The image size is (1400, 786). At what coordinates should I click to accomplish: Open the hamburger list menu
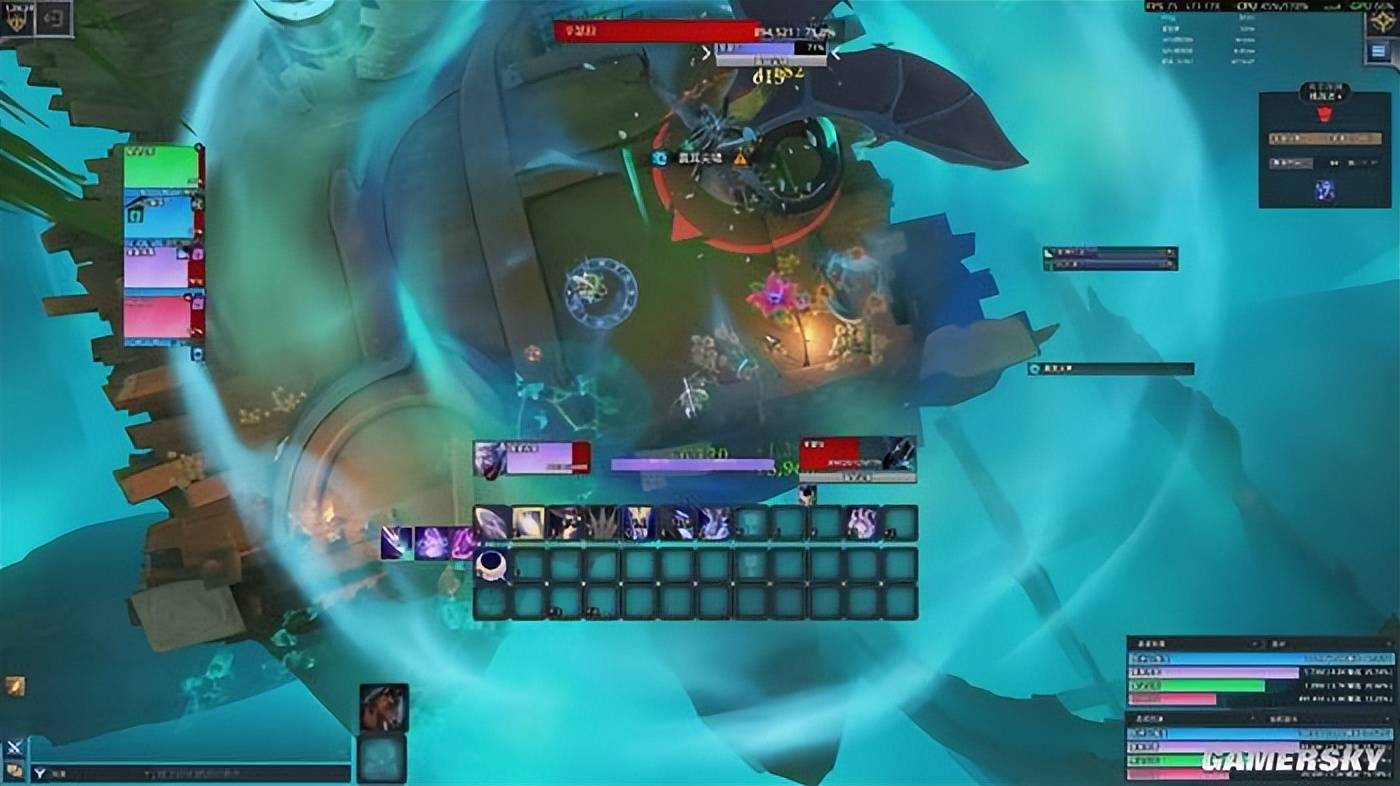point(1382,53)
